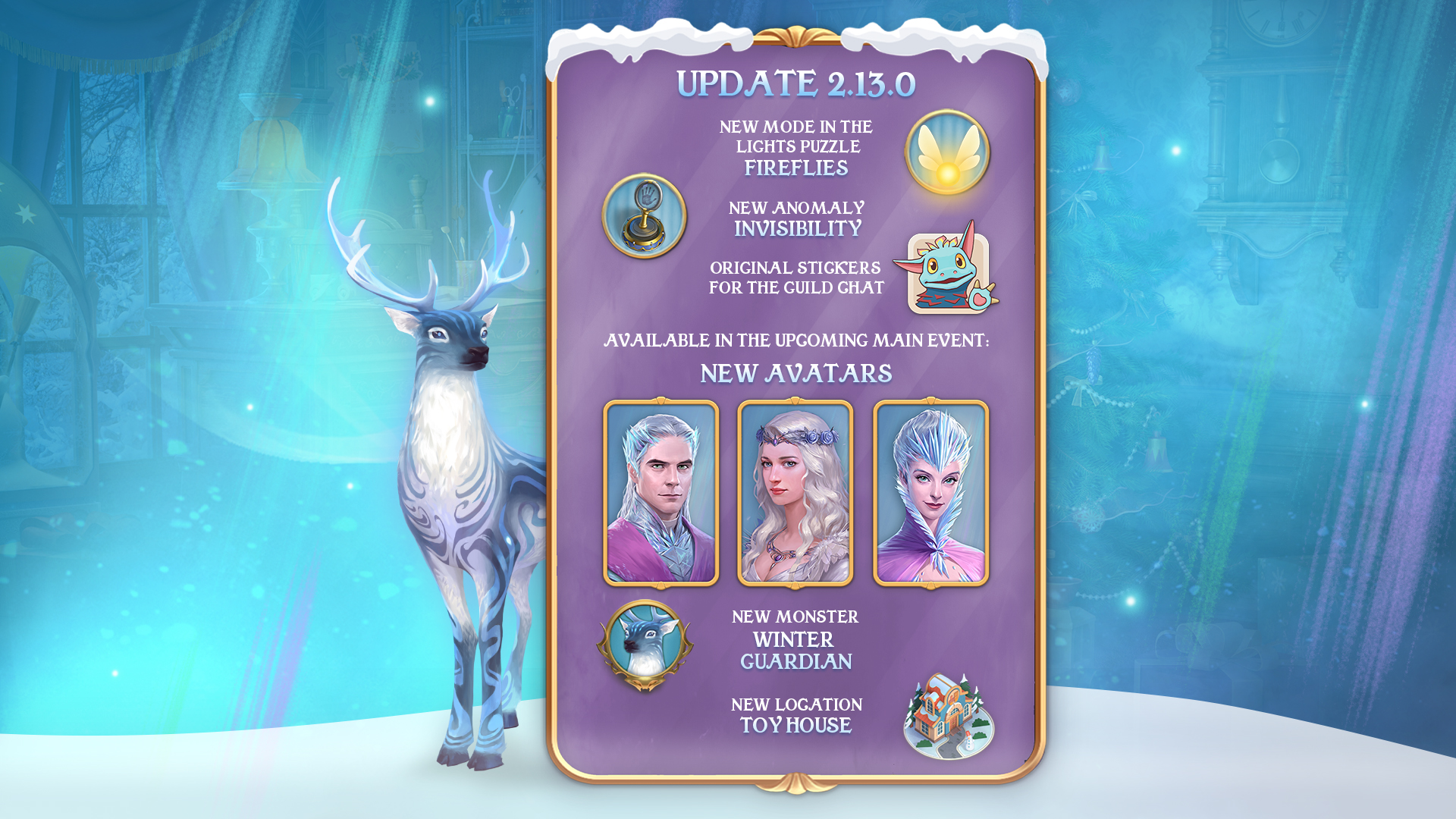Select the flower-crowned blonde woman avatar
Viewport: 1456px width, 819px height.
tap(795, 493)
